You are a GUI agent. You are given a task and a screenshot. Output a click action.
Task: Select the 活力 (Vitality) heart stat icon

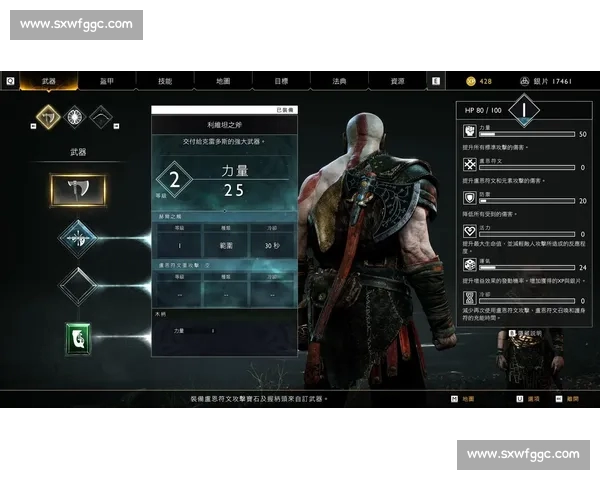469,231
